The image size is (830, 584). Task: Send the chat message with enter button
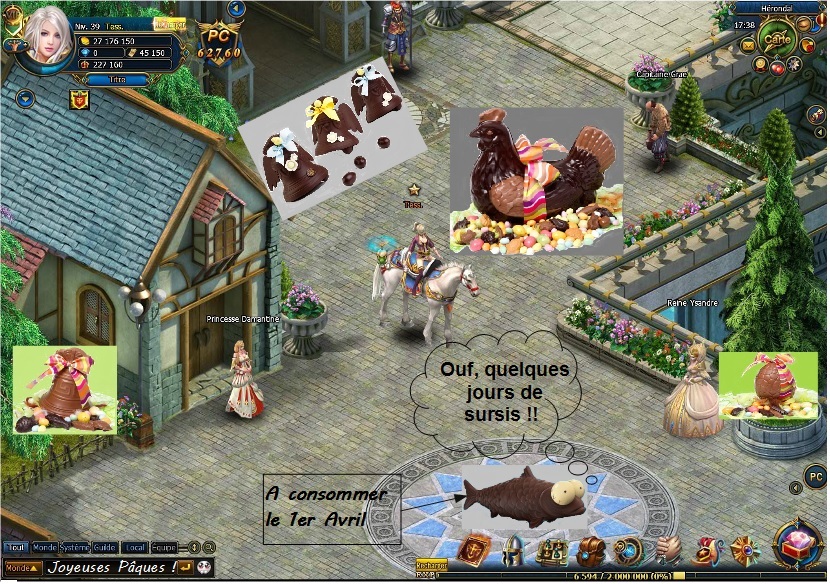(187, 568)
